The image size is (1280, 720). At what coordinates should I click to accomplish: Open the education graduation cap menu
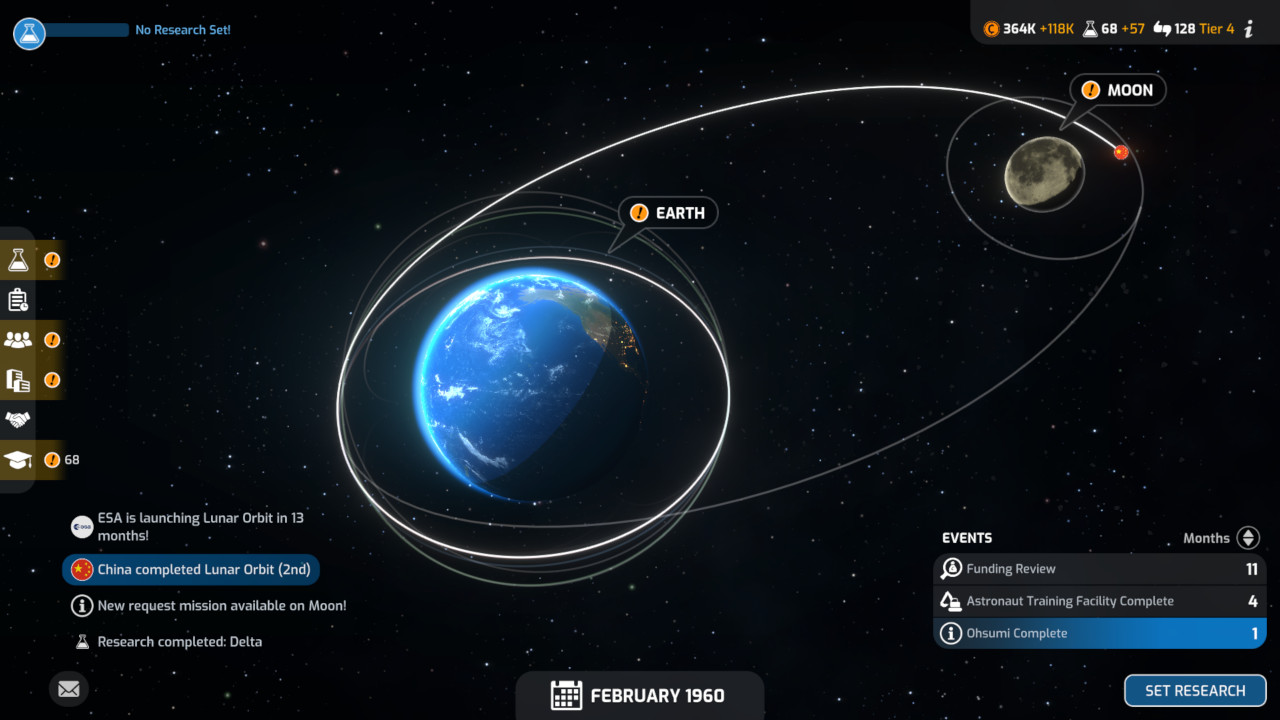(19, 460)
